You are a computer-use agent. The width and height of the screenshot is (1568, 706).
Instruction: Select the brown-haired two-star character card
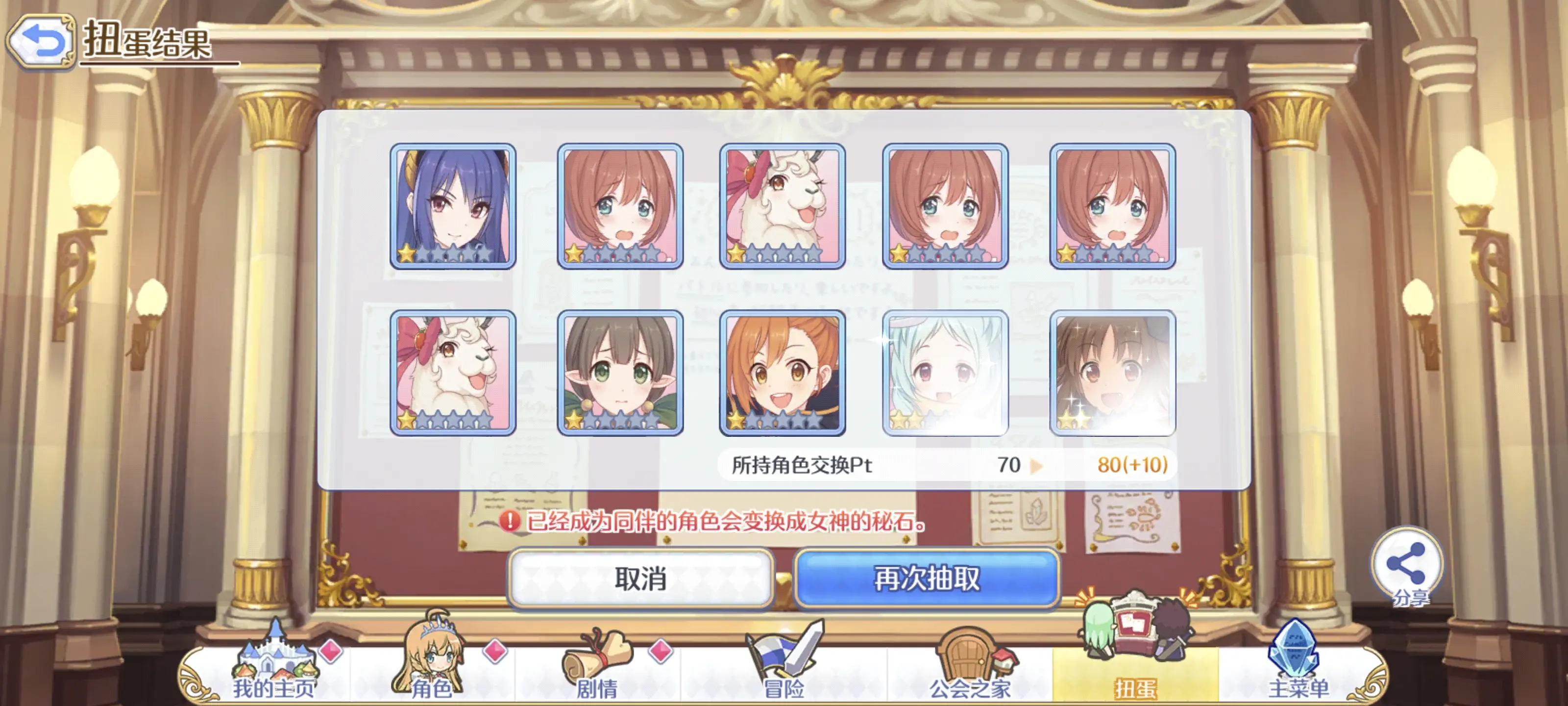(1112, 372)
